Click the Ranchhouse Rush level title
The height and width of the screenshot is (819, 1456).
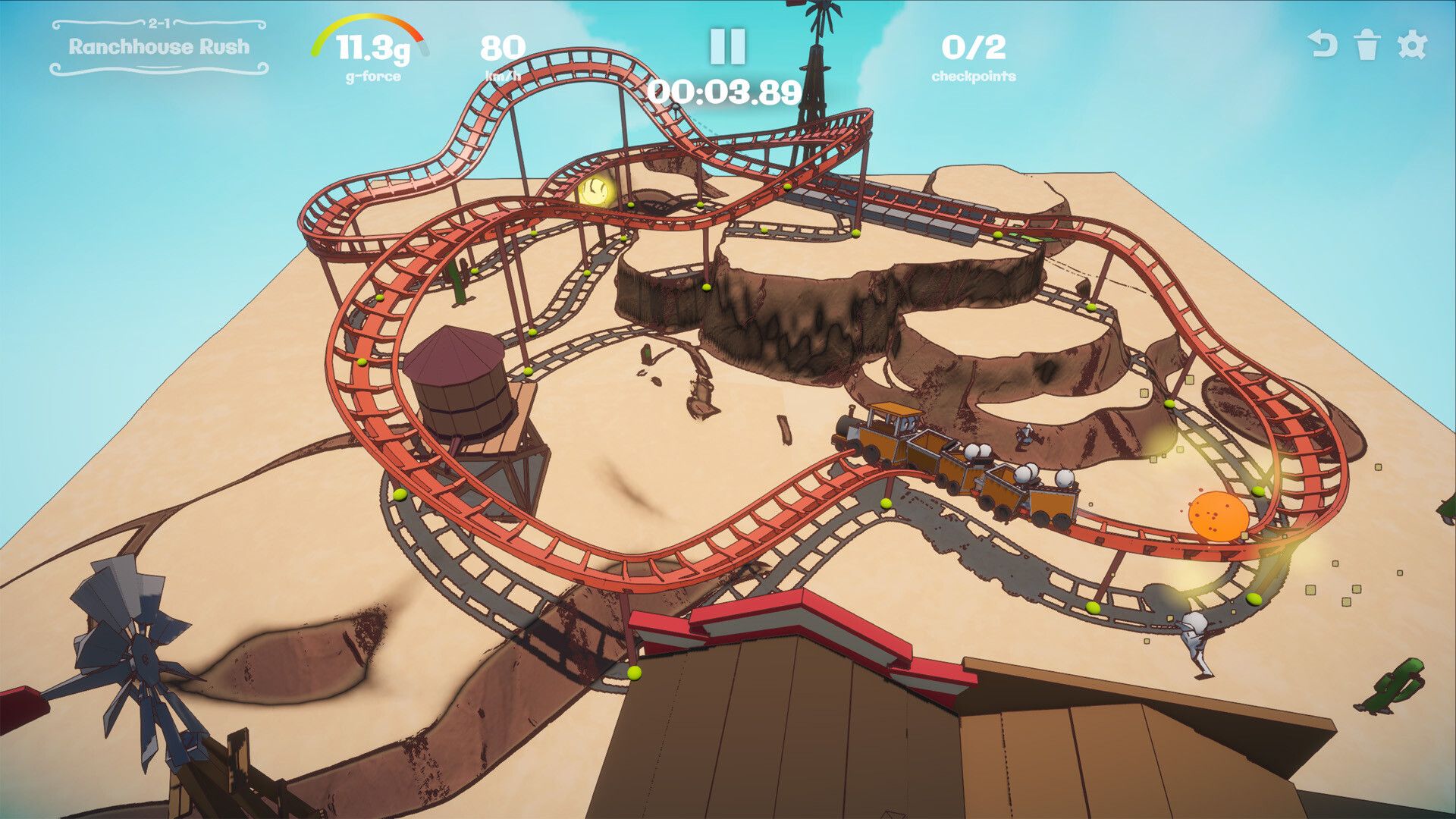(158, 45)
